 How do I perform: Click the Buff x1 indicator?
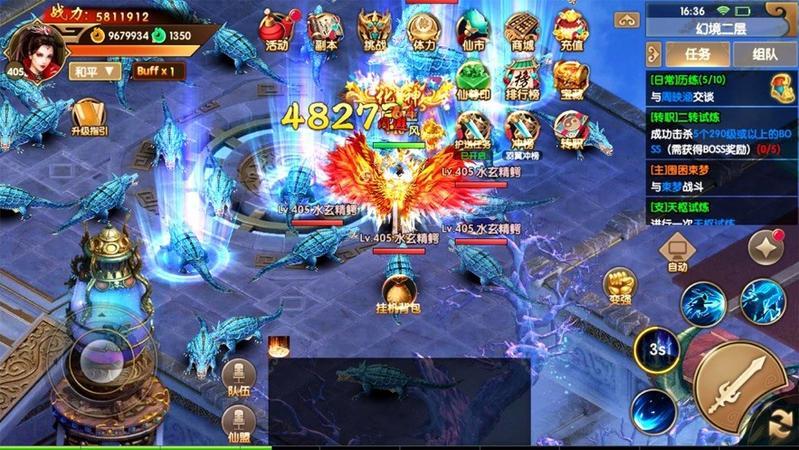point(160,71)
